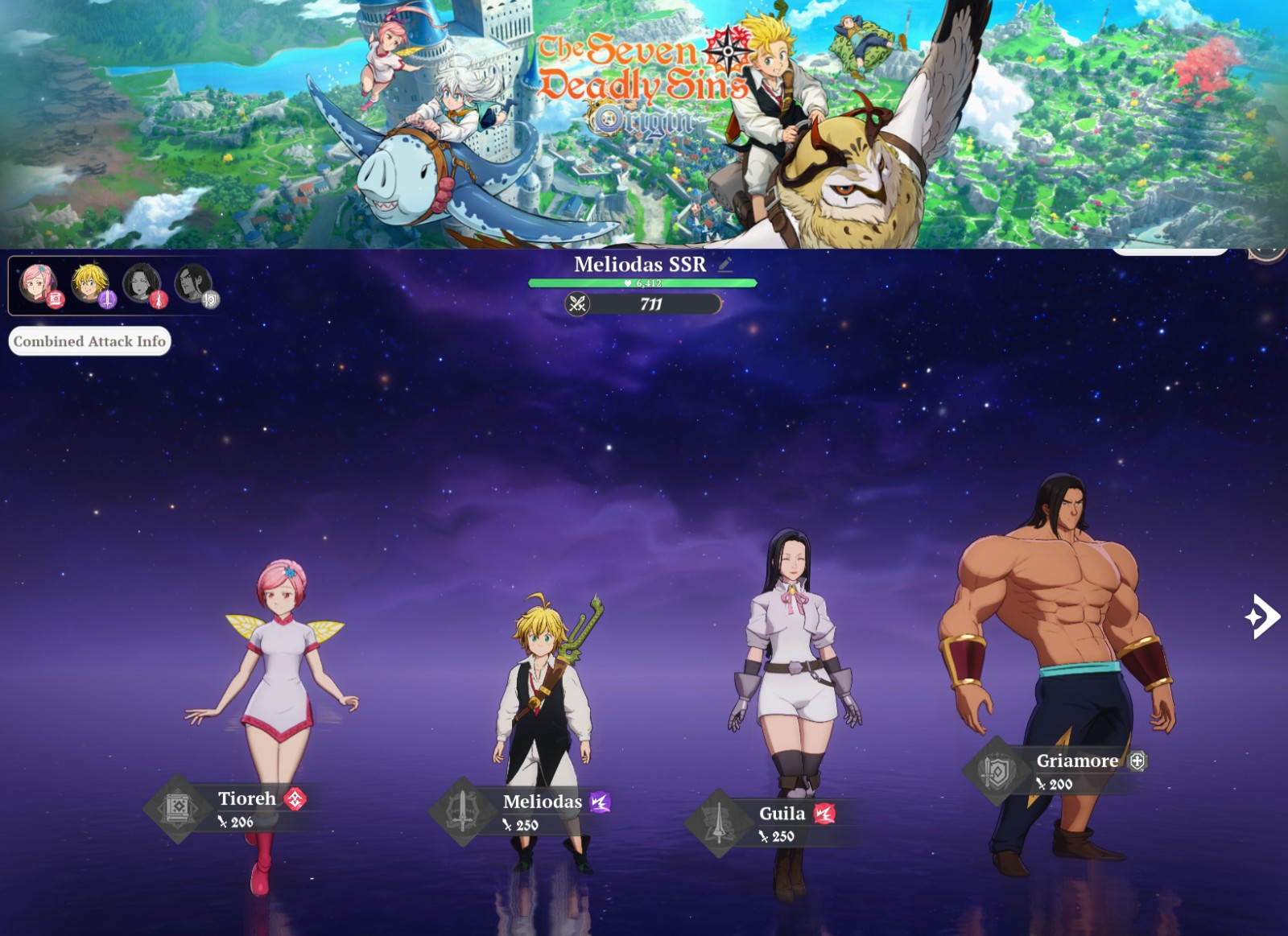Click Meliodas's purple sword skill icon

(x=109, y=299)
